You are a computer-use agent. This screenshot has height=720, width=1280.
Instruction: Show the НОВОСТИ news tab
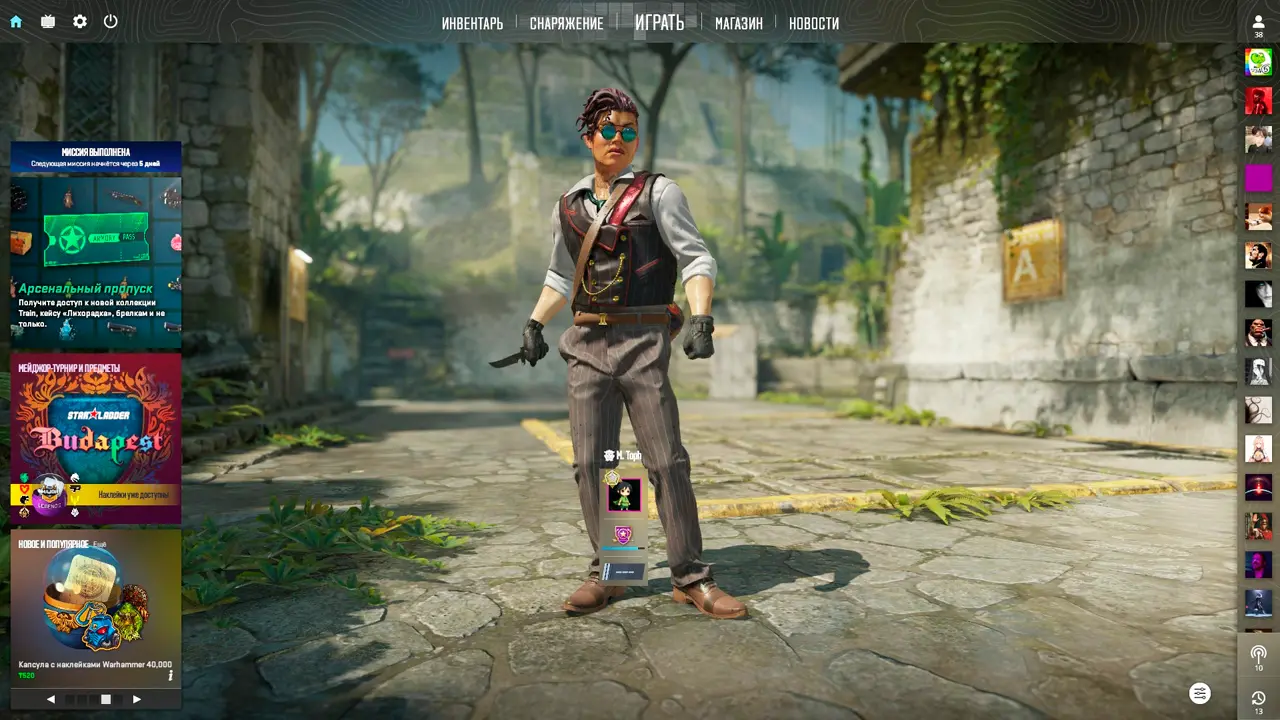pyautogui.click(x=813, y=23)
